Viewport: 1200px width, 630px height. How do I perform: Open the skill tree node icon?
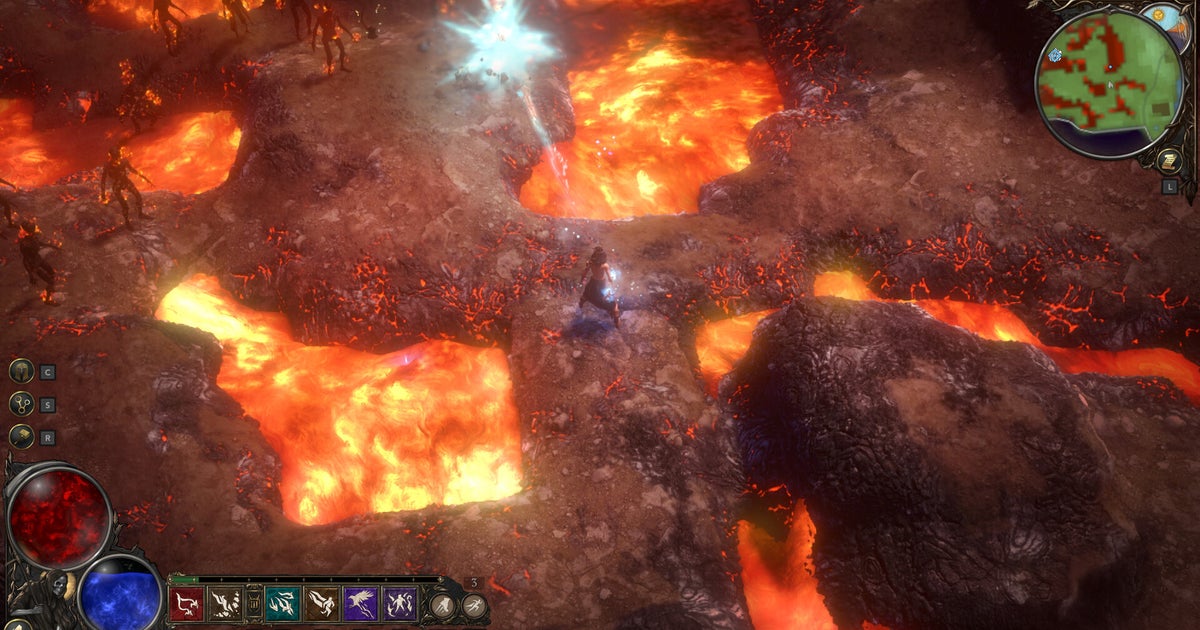pyautogui.click(x=21, y=404)
